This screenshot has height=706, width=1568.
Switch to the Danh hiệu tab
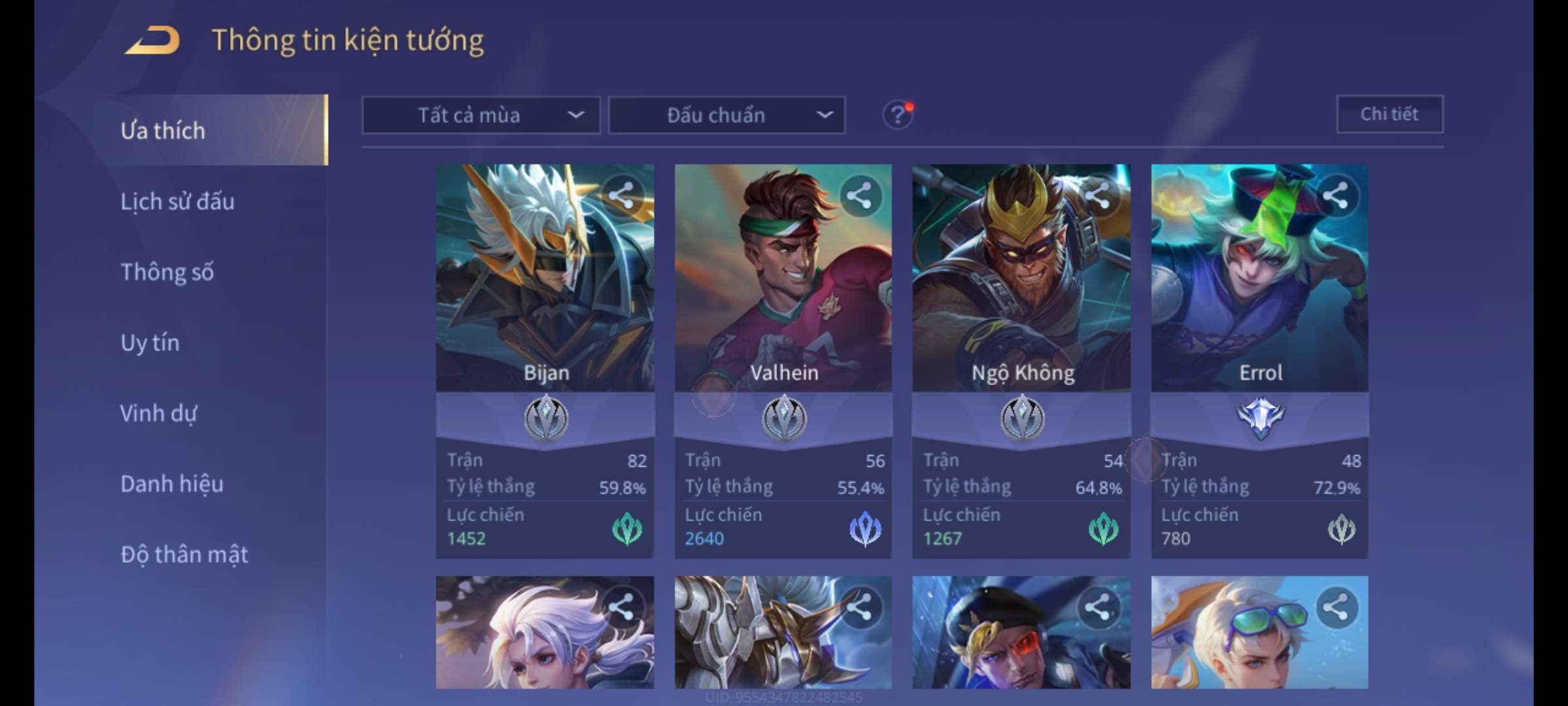tap(172, 484)
